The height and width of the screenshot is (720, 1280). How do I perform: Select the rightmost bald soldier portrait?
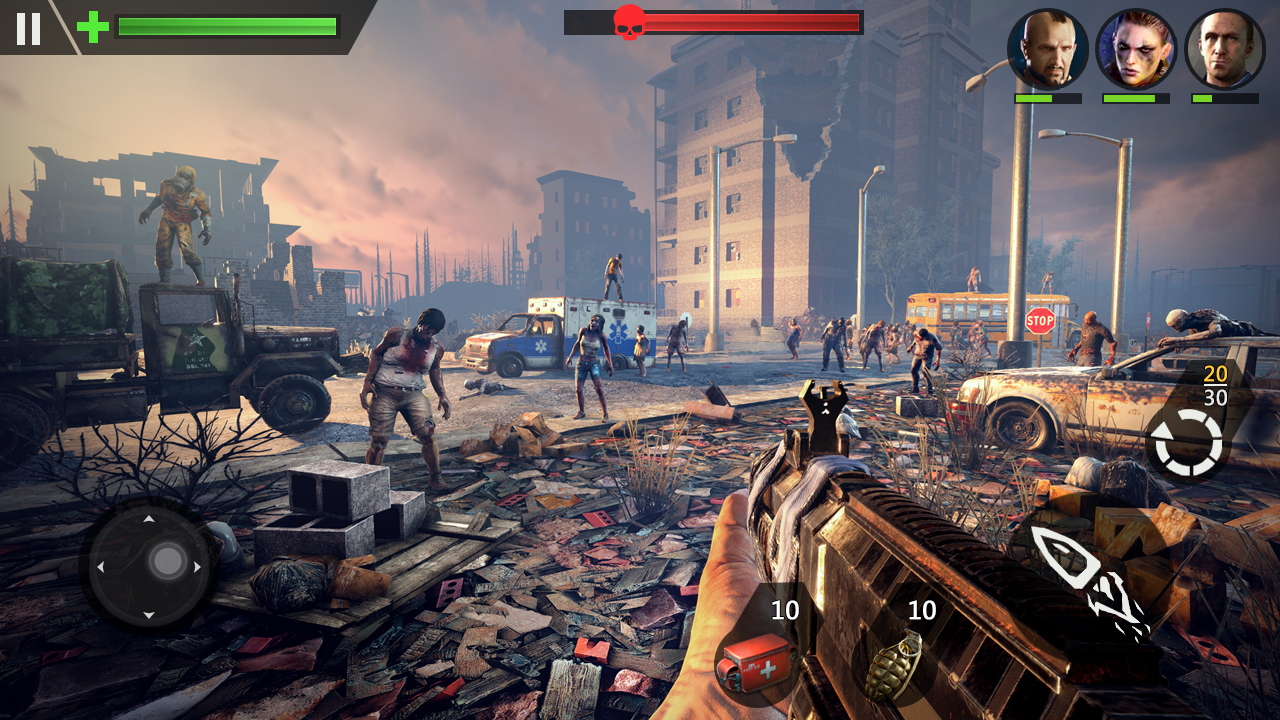tap(1224, 49)
